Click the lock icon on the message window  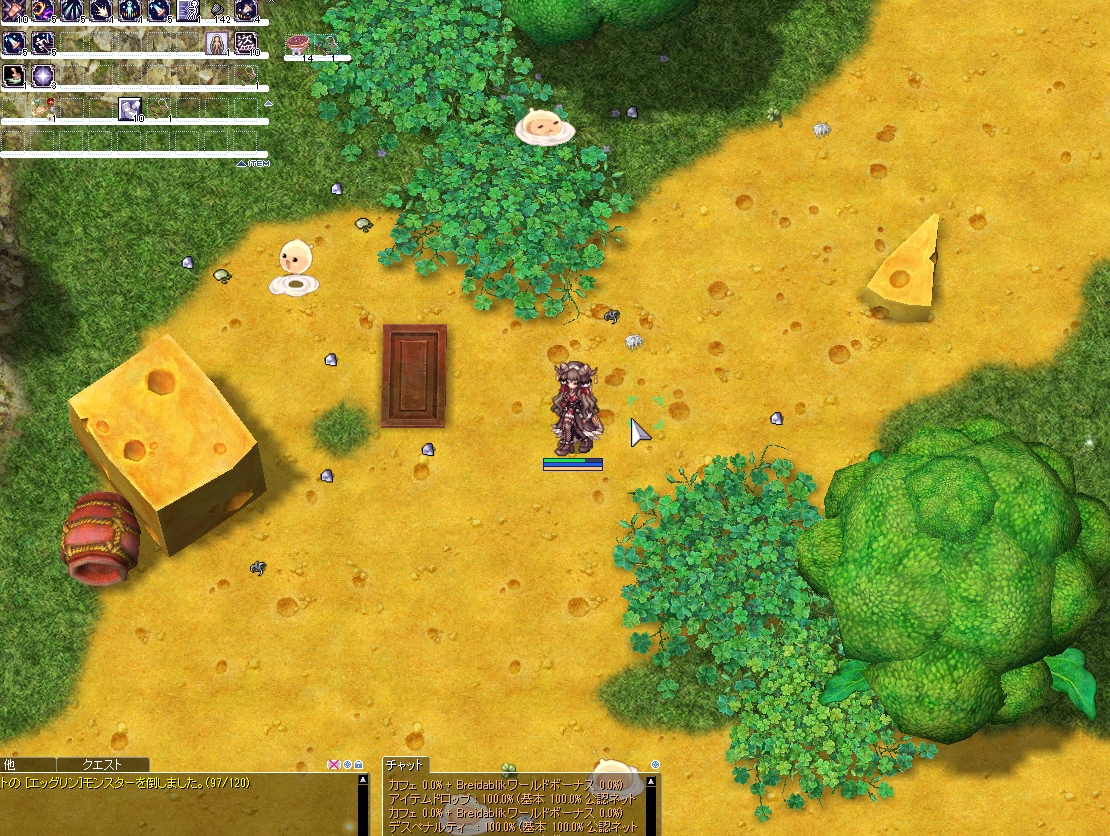click(358, 765)
